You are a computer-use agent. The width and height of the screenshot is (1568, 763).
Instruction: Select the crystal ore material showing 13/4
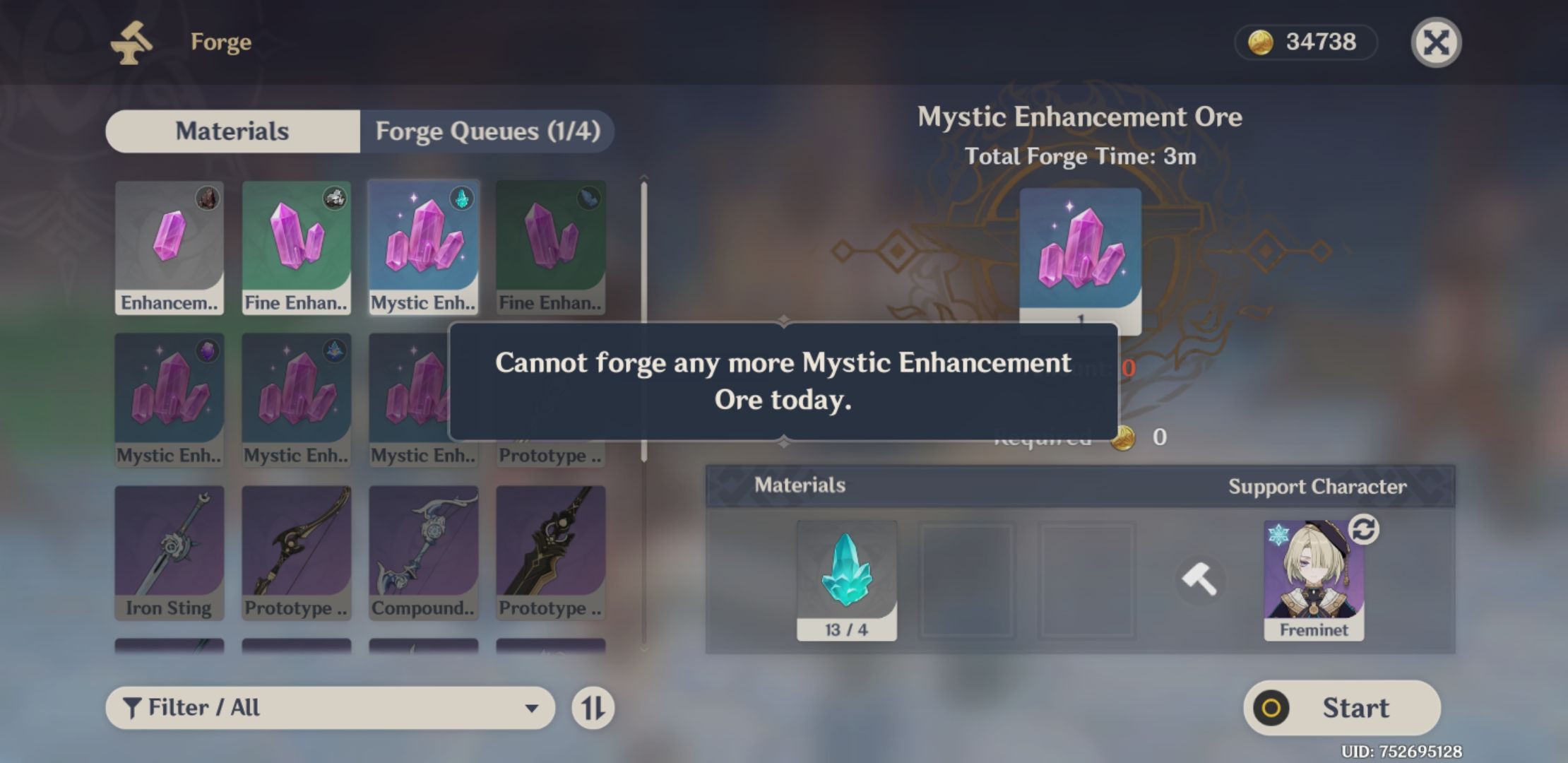(846, 579)
